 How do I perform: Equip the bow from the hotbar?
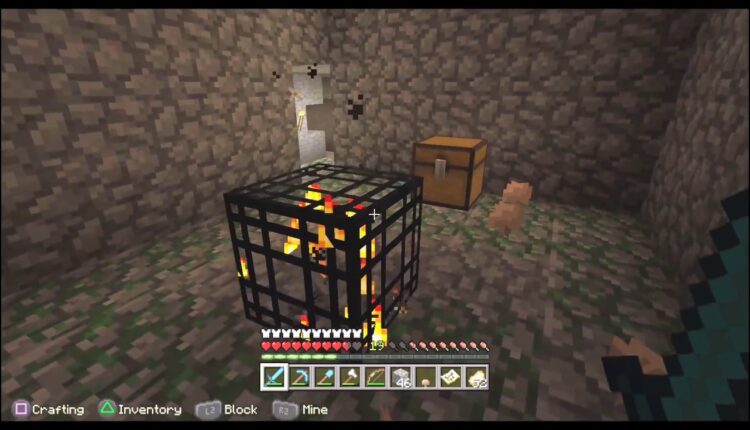coord(374,377)
